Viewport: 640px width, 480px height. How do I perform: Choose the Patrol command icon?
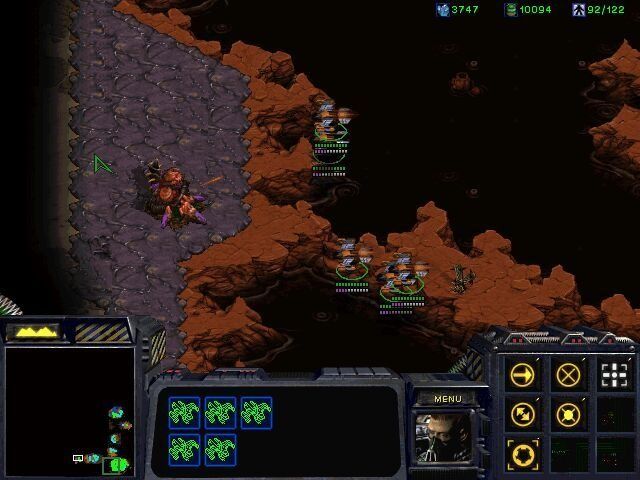pos(523,414)
